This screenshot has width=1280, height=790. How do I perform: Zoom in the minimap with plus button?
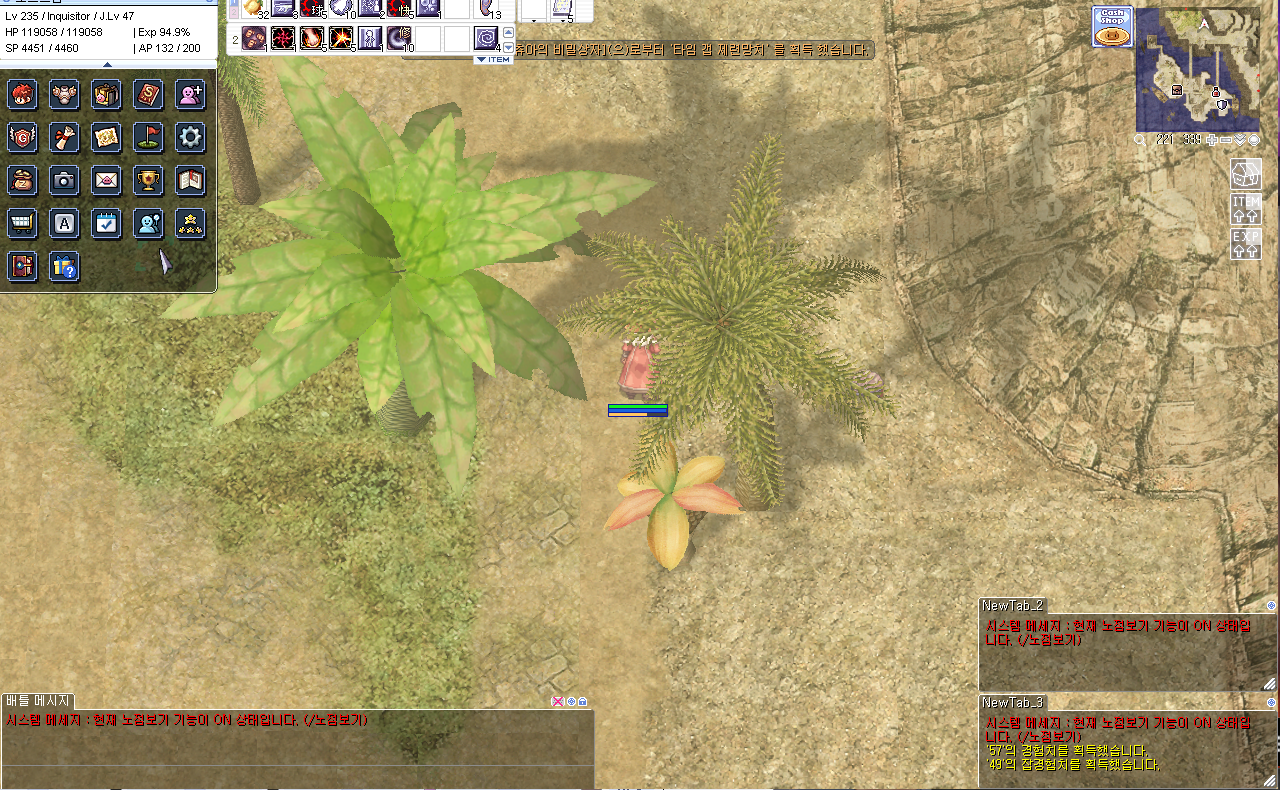coord(1212,140)
